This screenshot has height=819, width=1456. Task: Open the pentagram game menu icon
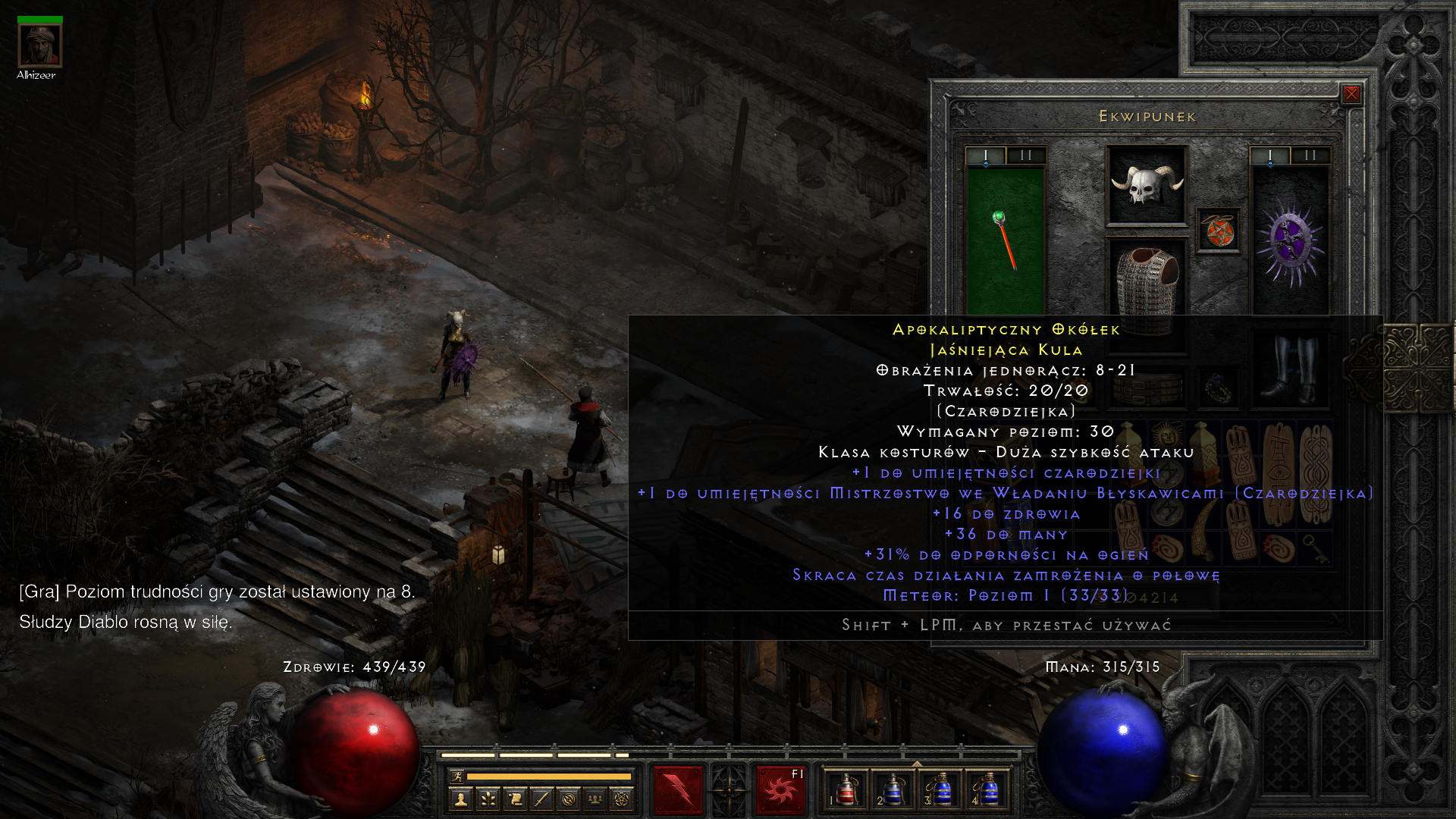pos(622,799)
